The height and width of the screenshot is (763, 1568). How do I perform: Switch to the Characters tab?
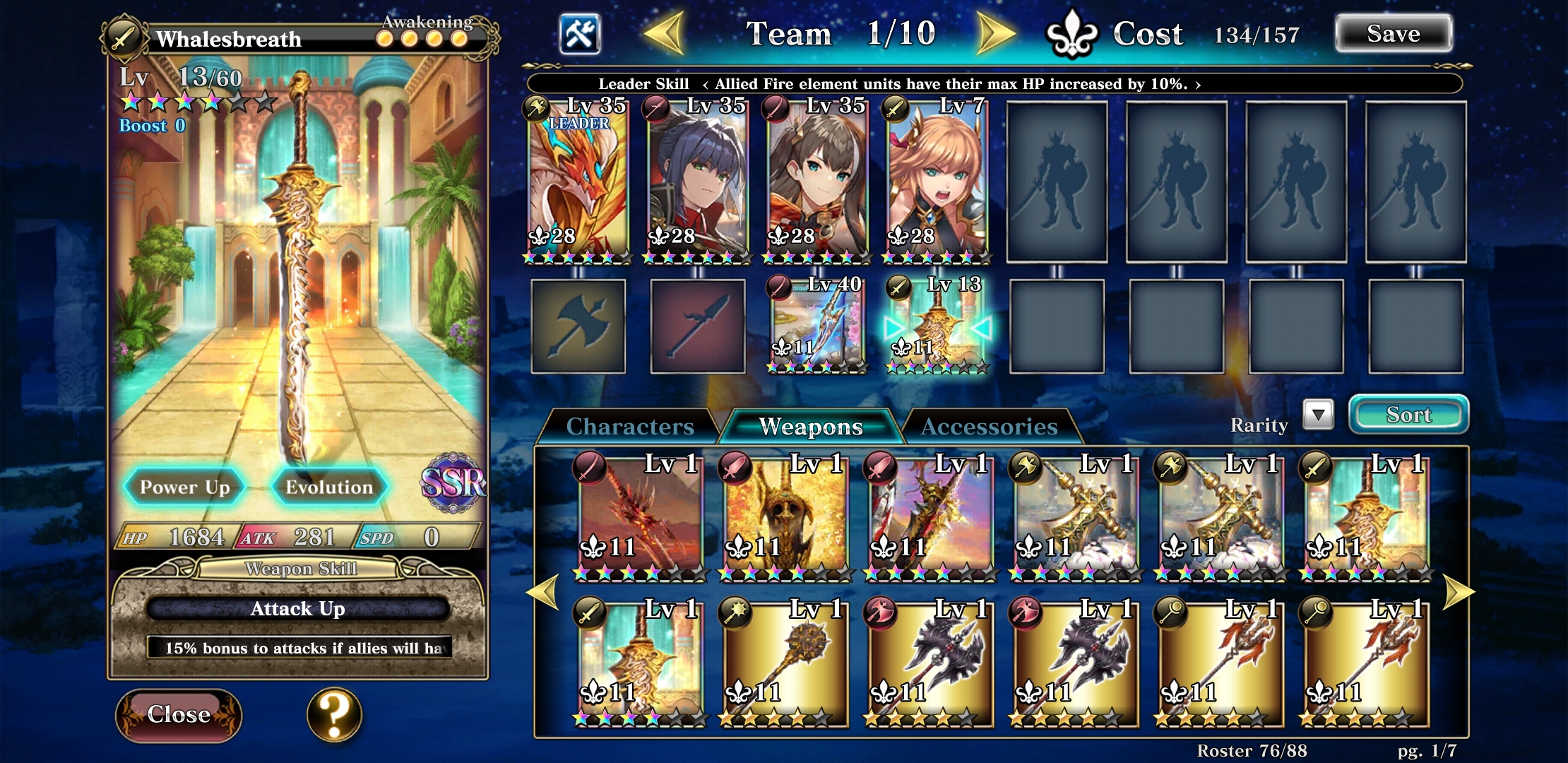[630, 426]
